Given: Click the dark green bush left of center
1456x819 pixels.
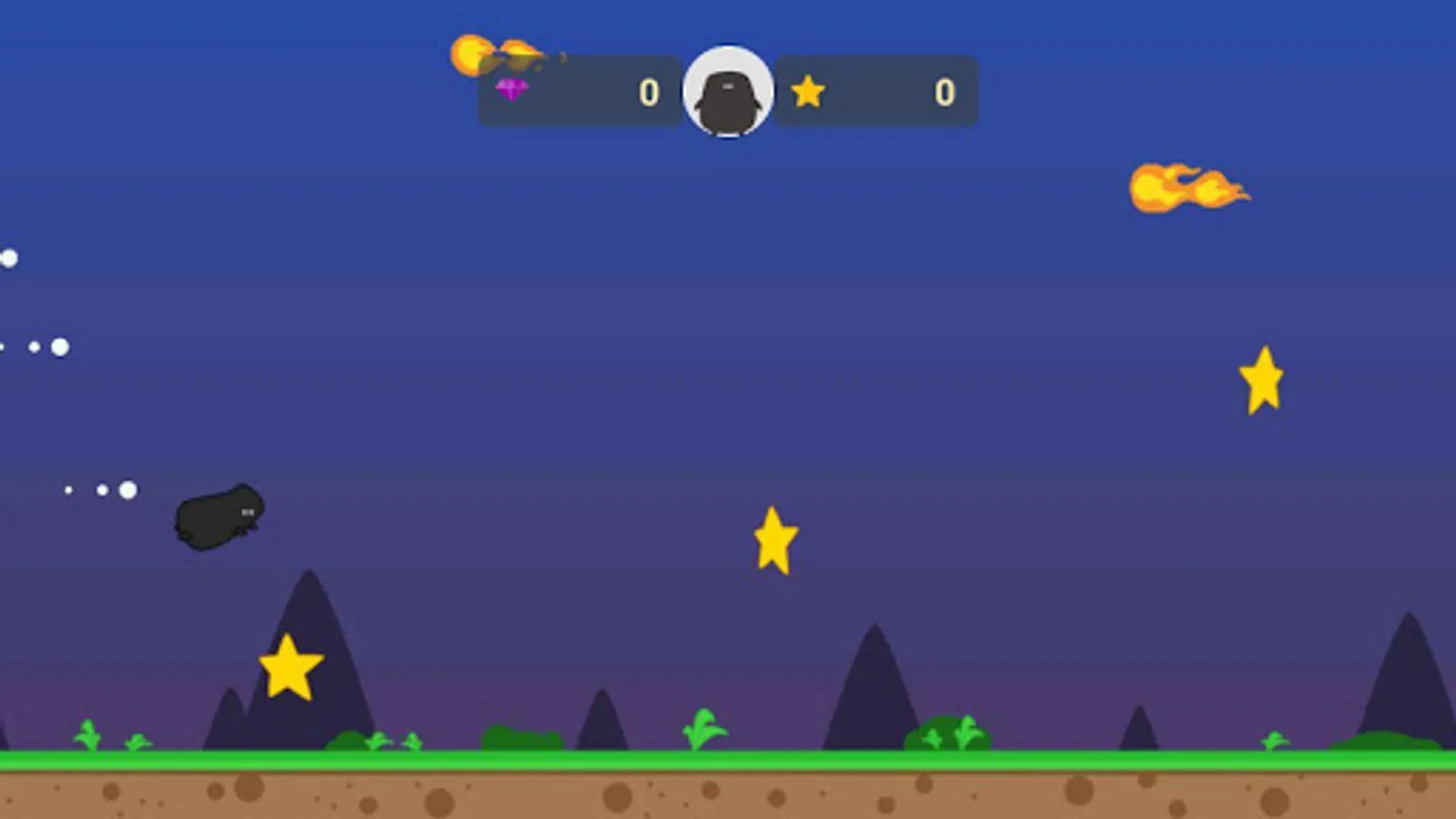Looking at the screenshot, I should point(519,735).
